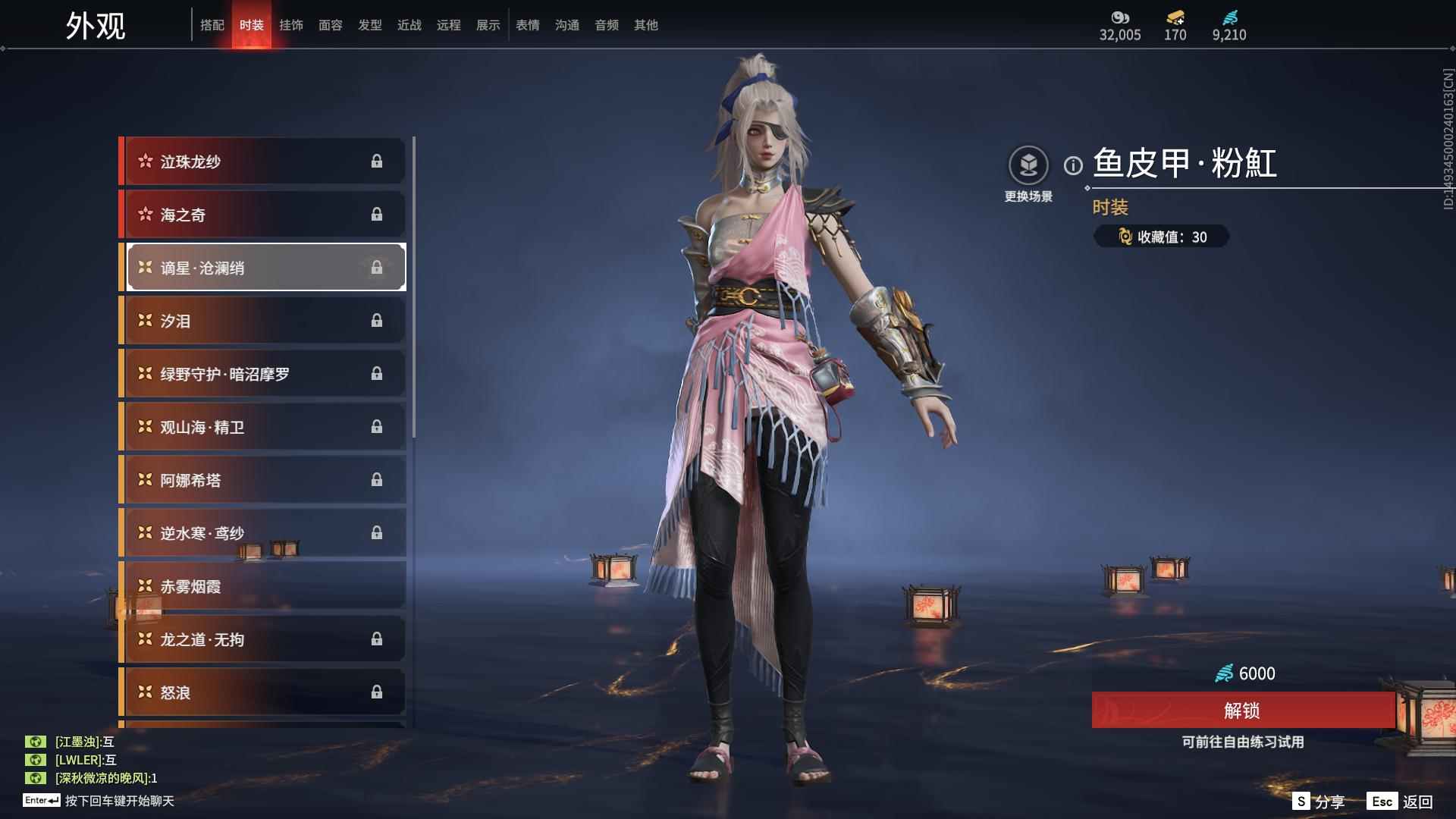Switch to the 搭配 tab
This screenshot has width=1456, height=819.
pyautogui.click(x=212, y=25)
